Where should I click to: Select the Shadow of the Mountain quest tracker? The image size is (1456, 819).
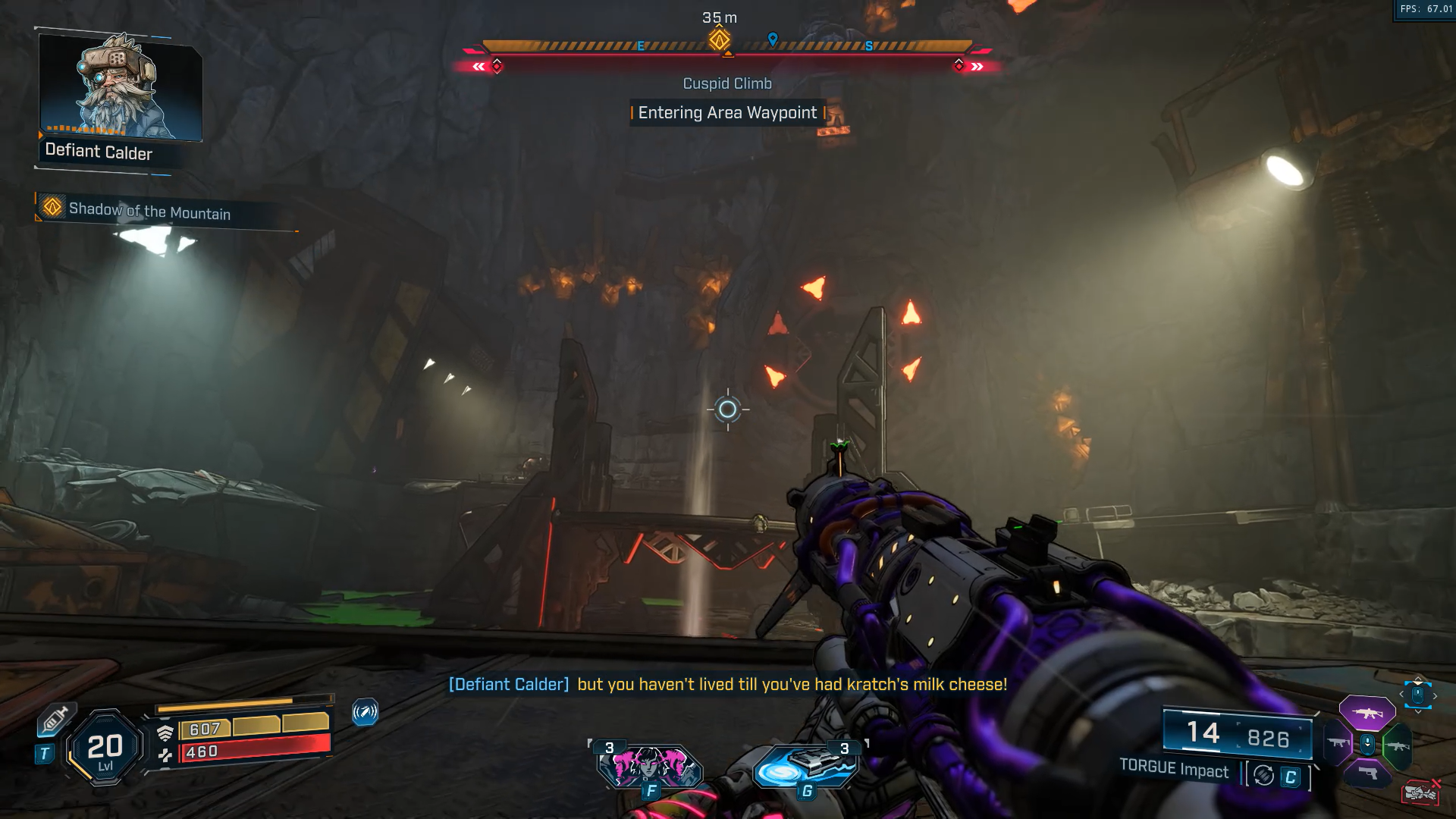point(149,210)
